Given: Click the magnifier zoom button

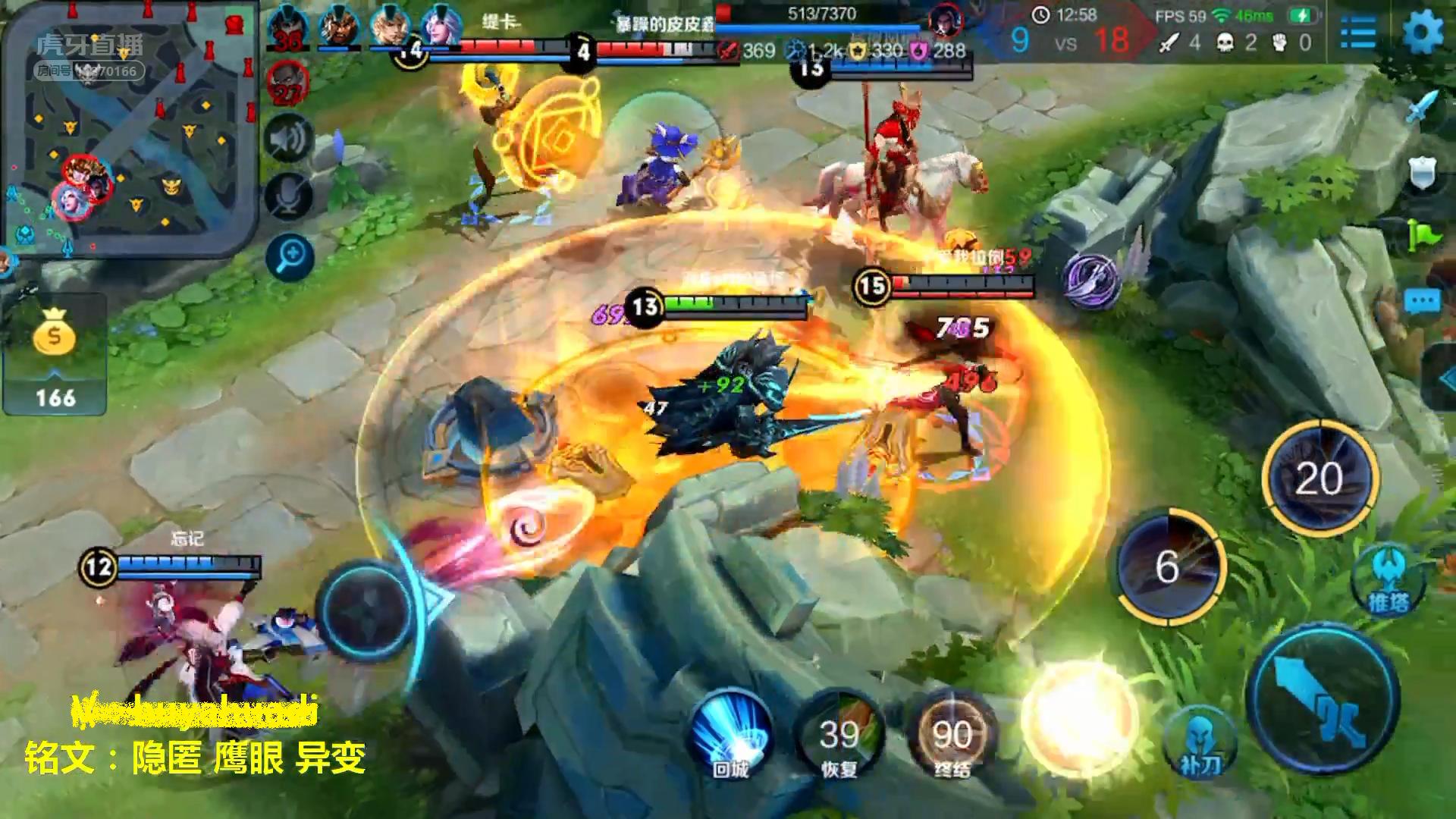Looking at the screenshot, I should pos(290,256).
